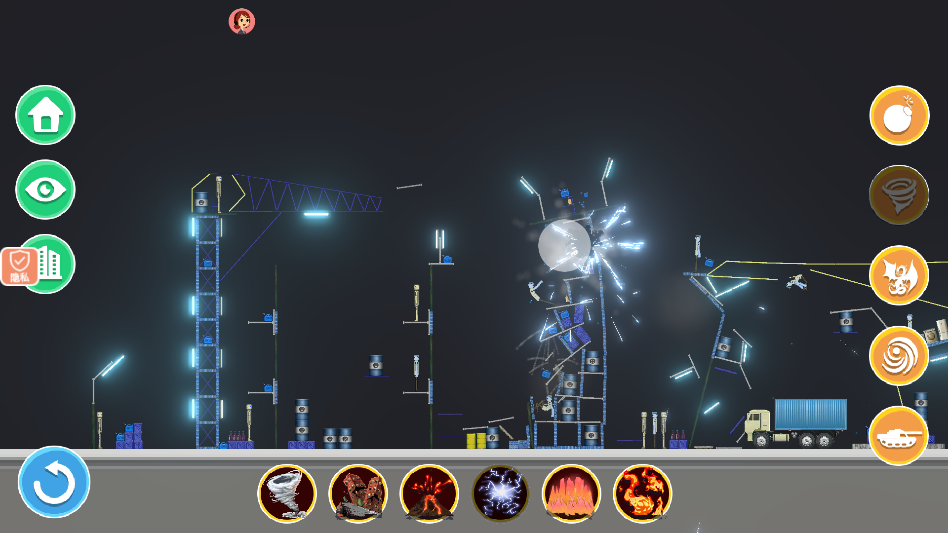
Task: Toggle the eye view button
Action: 45,189
